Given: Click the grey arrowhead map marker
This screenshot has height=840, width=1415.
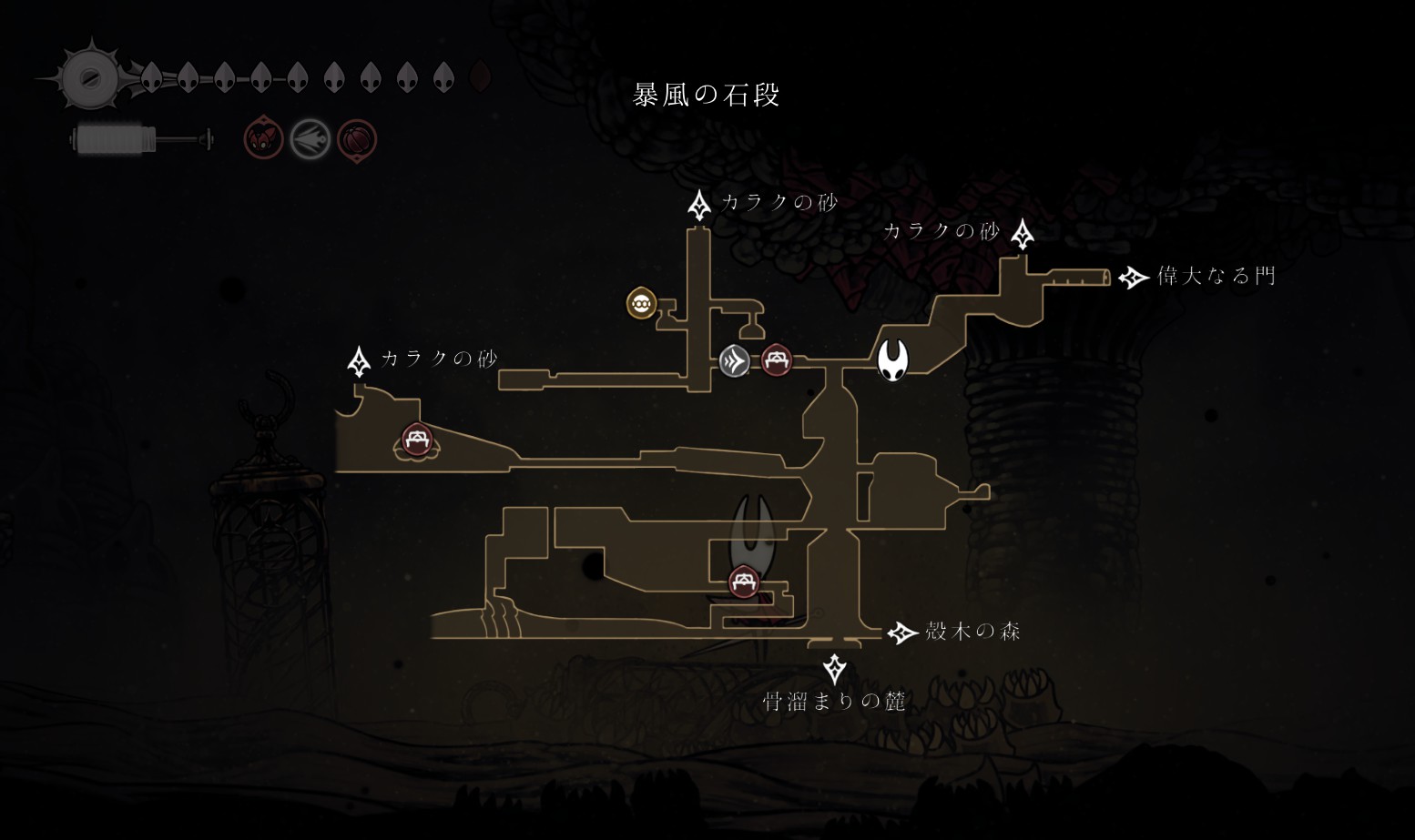Looking at the screenshot, I should (x=734, y=361).
